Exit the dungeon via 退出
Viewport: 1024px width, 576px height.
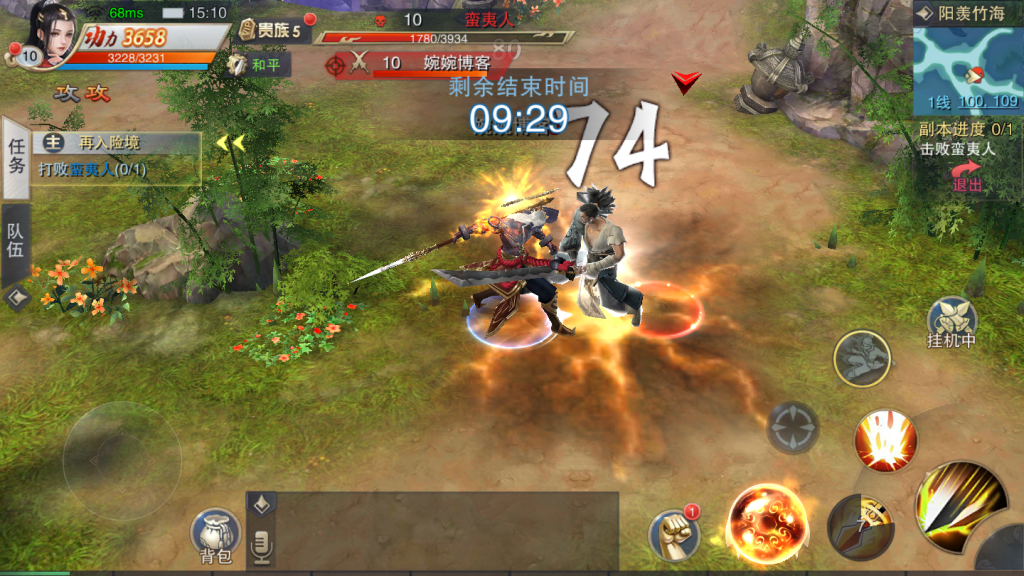(x=966, y=178)
